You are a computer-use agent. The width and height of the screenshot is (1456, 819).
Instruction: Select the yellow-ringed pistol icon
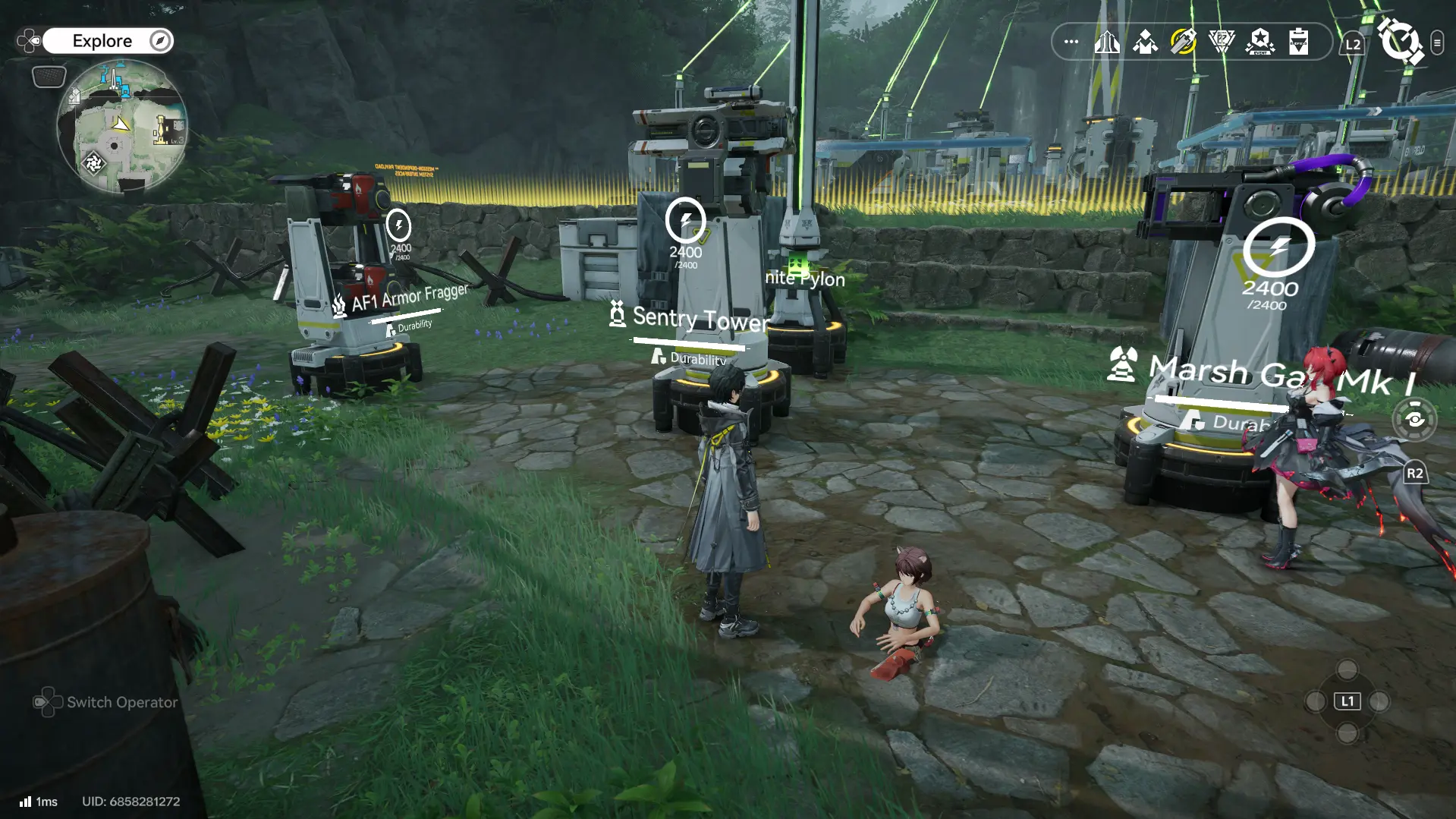coord(1183,42)
